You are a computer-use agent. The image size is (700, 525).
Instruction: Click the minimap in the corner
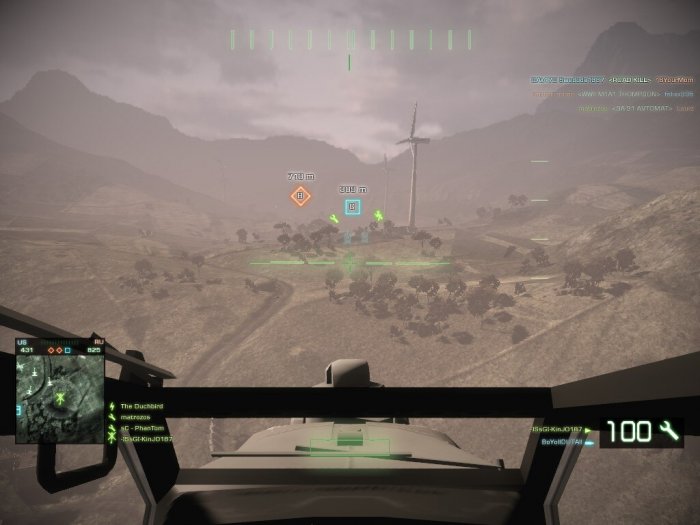[60, 390]
